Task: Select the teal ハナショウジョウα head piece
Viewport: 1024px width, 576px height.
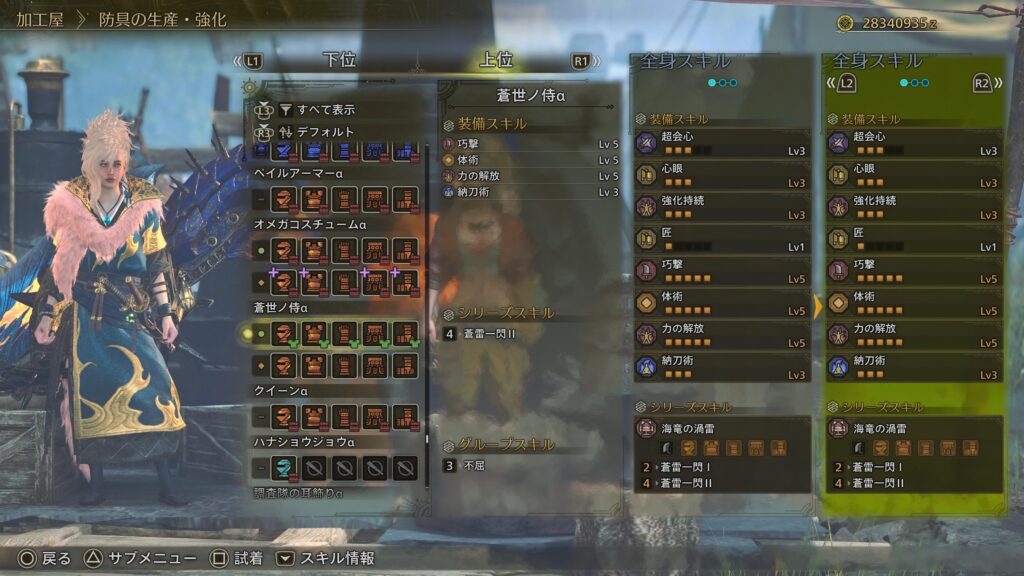Action: coord(285,466)
